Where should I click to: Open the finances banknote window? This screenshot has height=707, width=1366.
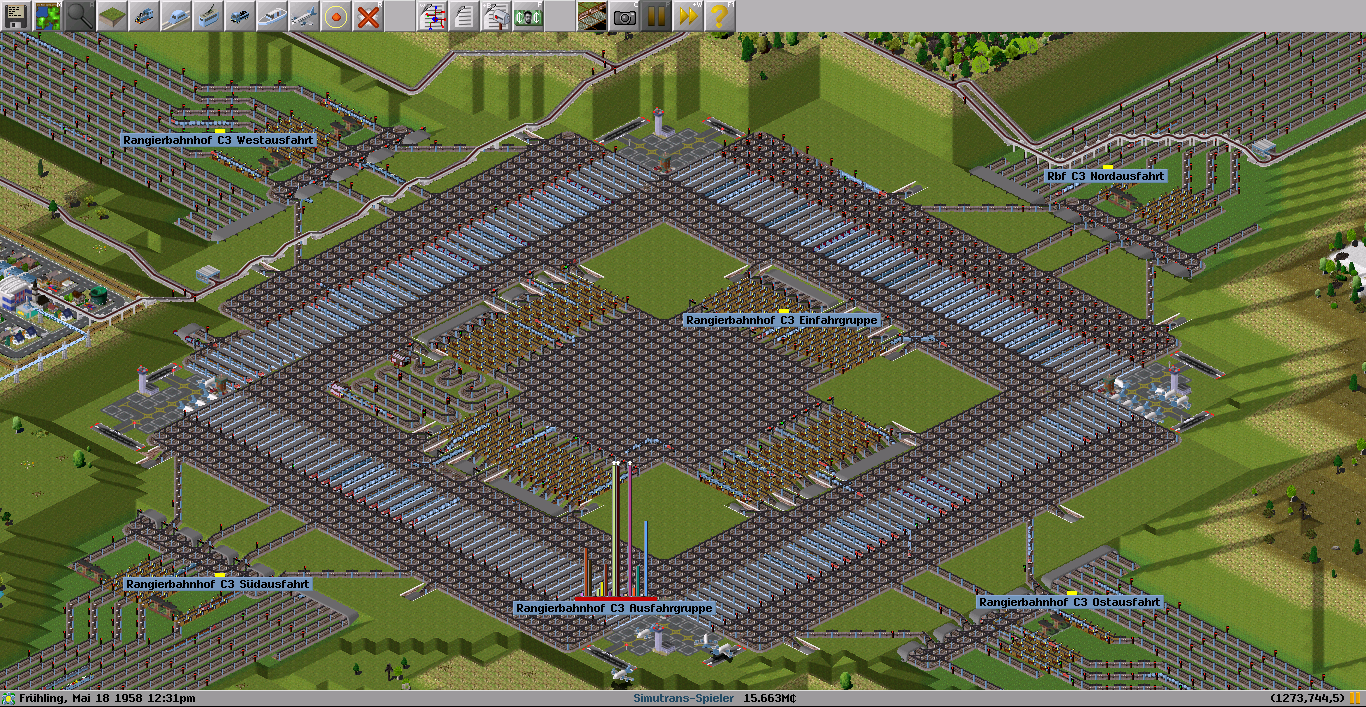[528, 16]
